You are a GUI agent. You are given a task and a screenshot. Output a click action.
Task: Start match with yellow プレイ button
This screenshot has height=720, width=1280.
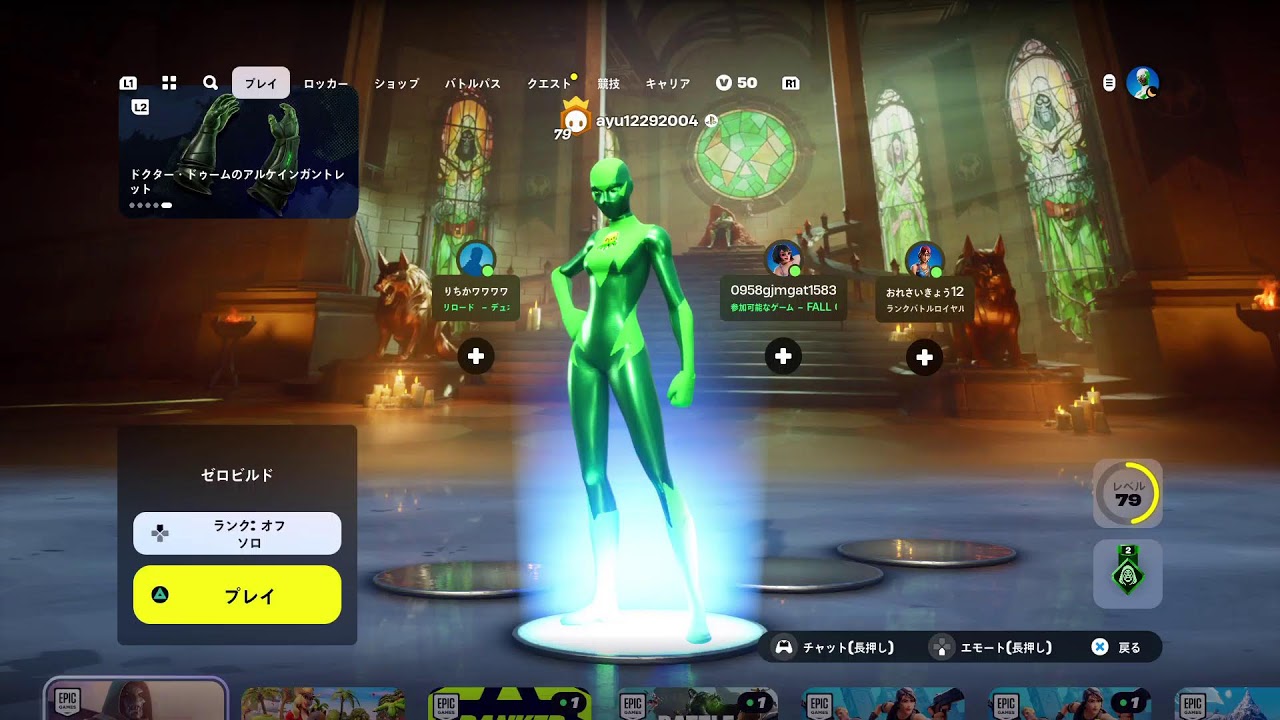237,595
